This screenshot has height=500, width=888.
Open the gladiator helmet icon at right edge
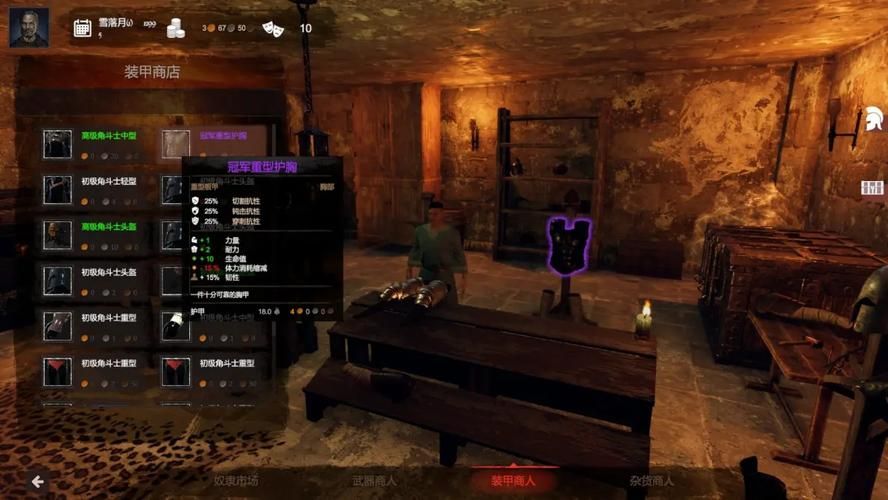872,126
